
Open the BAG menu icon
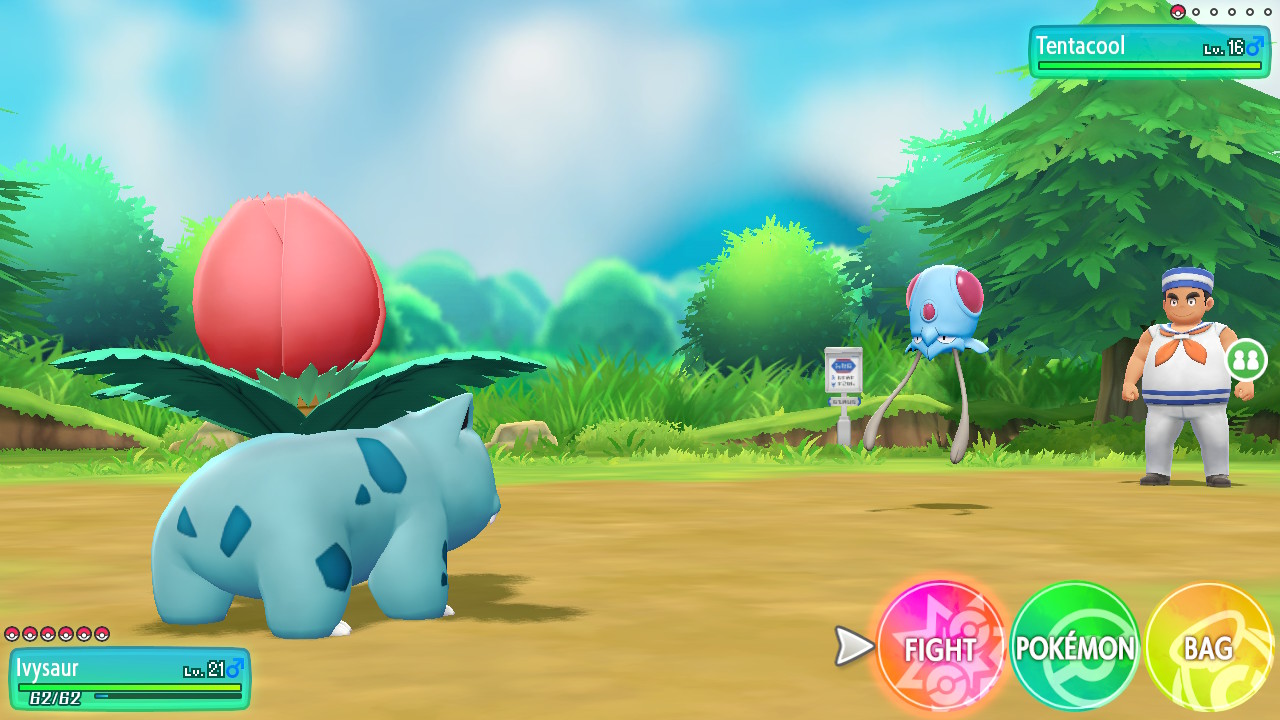pos(1208,649)
